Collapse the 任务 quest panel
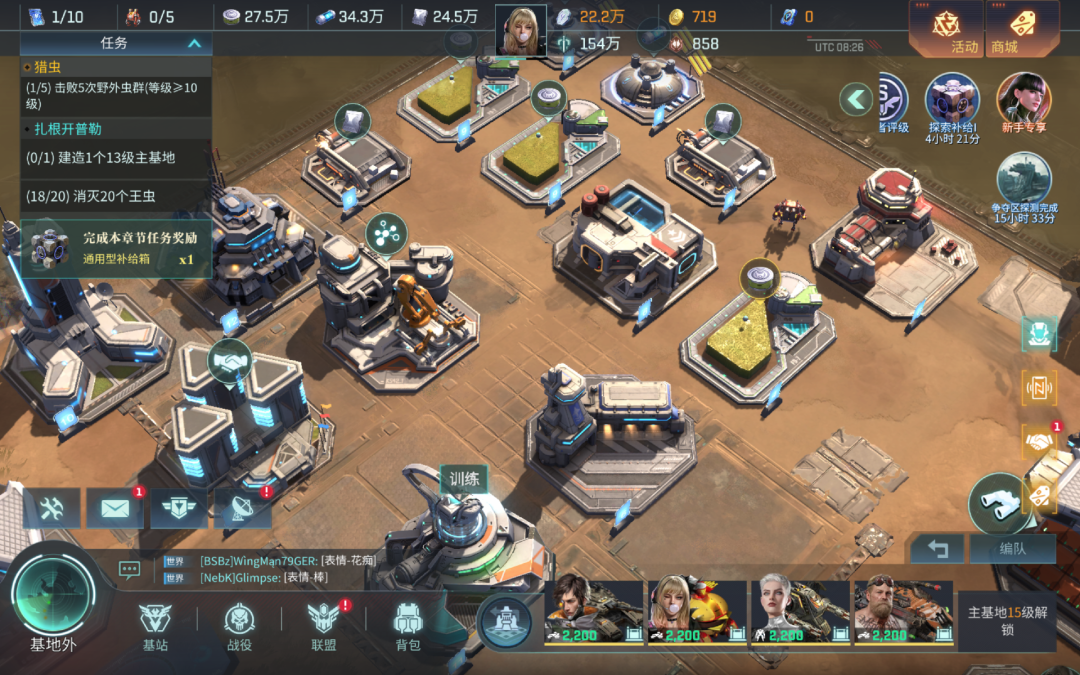The image size is (1080, 675). [194, 43]
